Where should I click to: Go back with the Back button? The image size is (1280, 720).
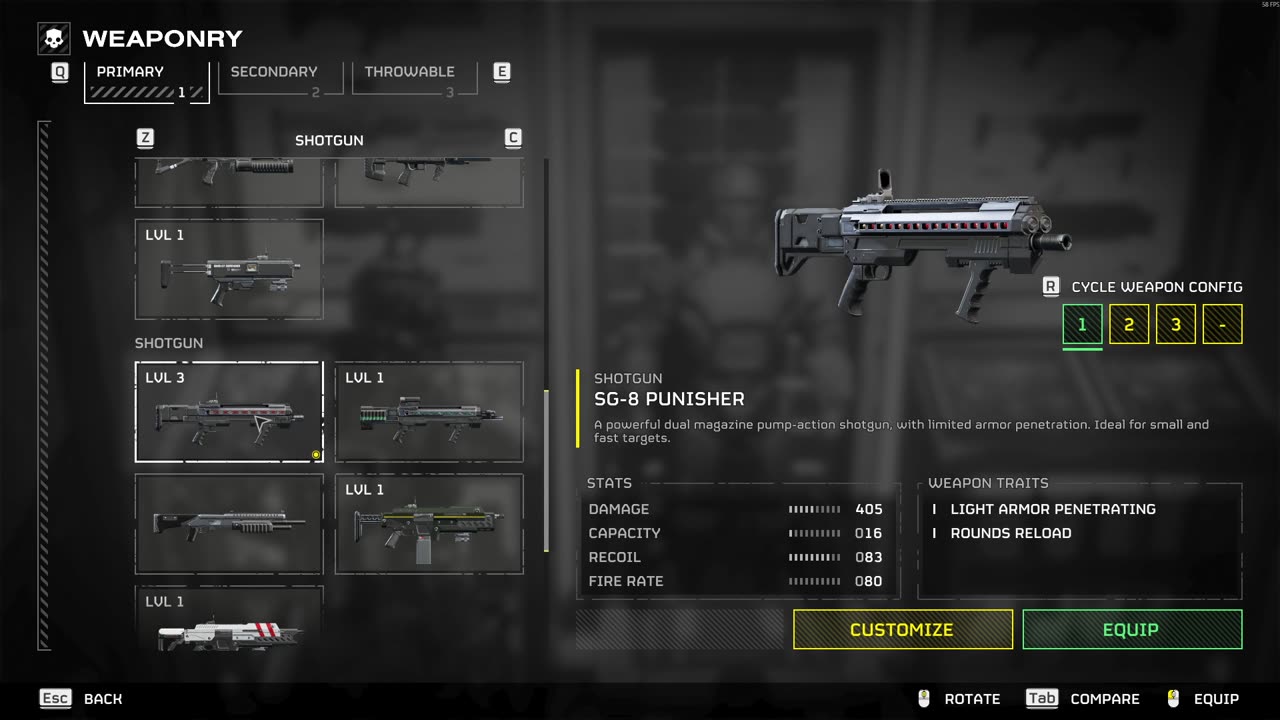point(82,699)
